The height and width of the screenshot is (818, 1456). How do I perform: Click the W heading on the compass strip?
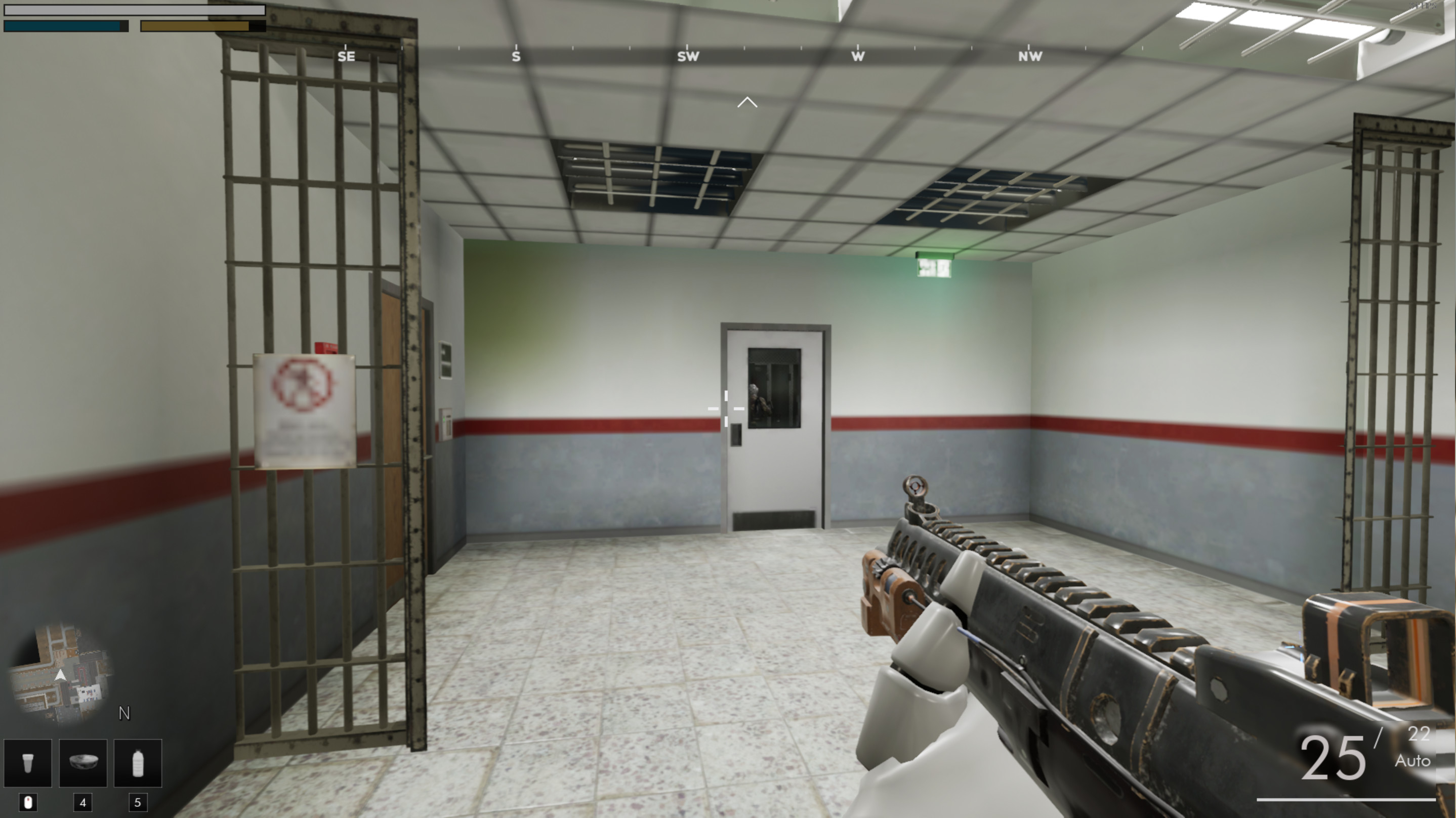click(858, 56)
